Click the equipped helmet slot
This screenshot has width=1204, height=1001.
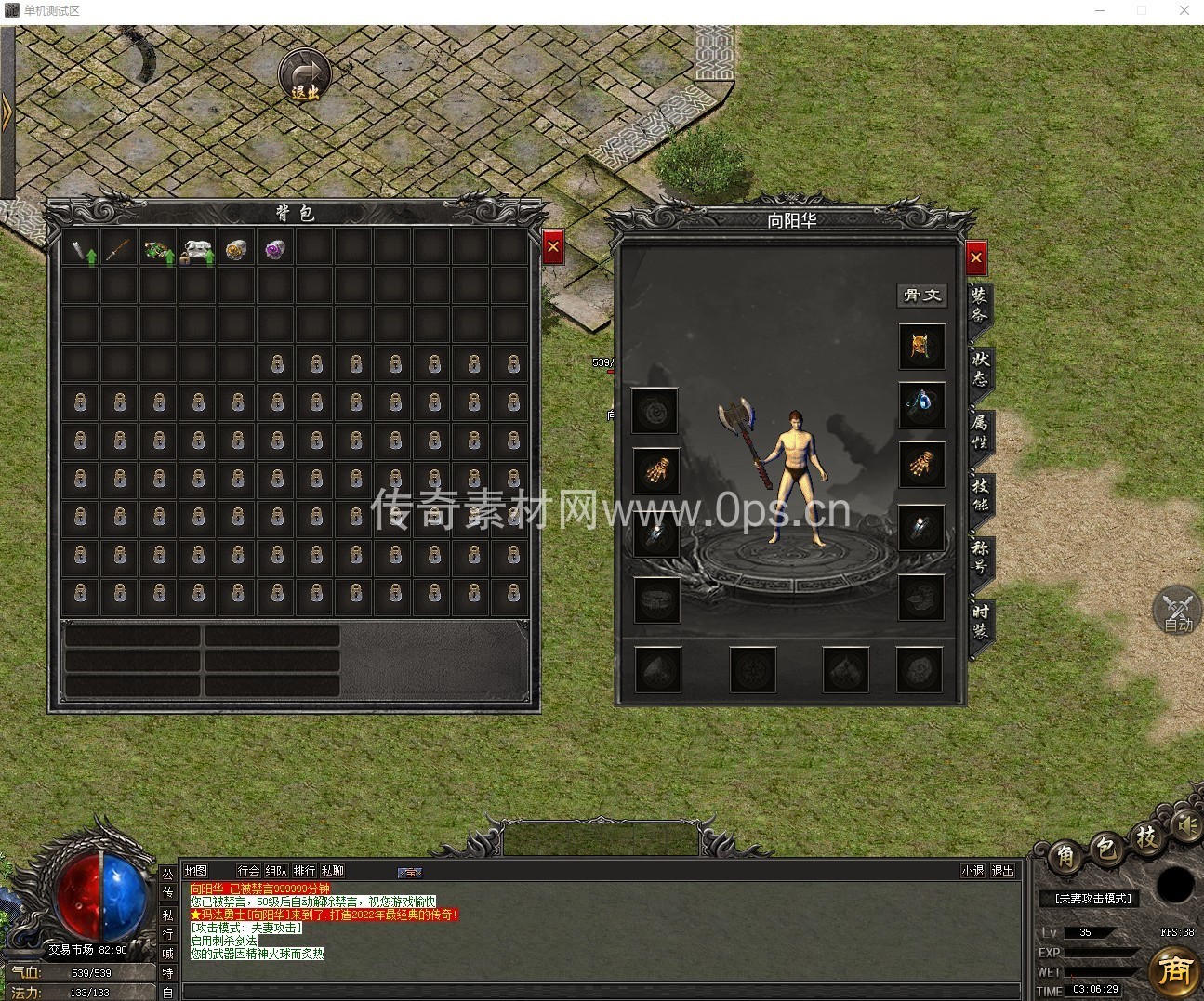(x=921, y=347)
